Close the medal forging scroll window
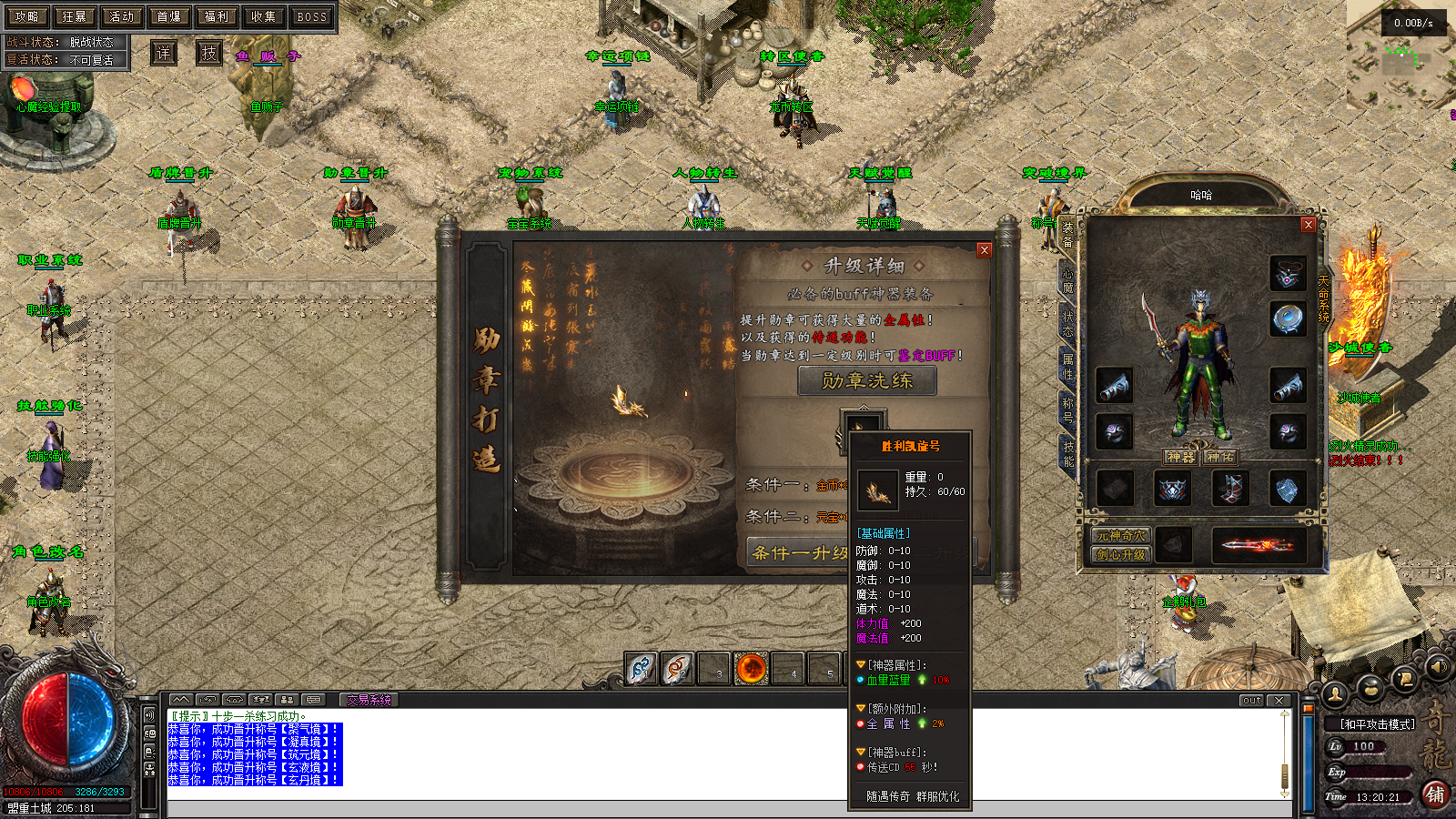Viewport: 1456px width, 819px height. [984, 250]
